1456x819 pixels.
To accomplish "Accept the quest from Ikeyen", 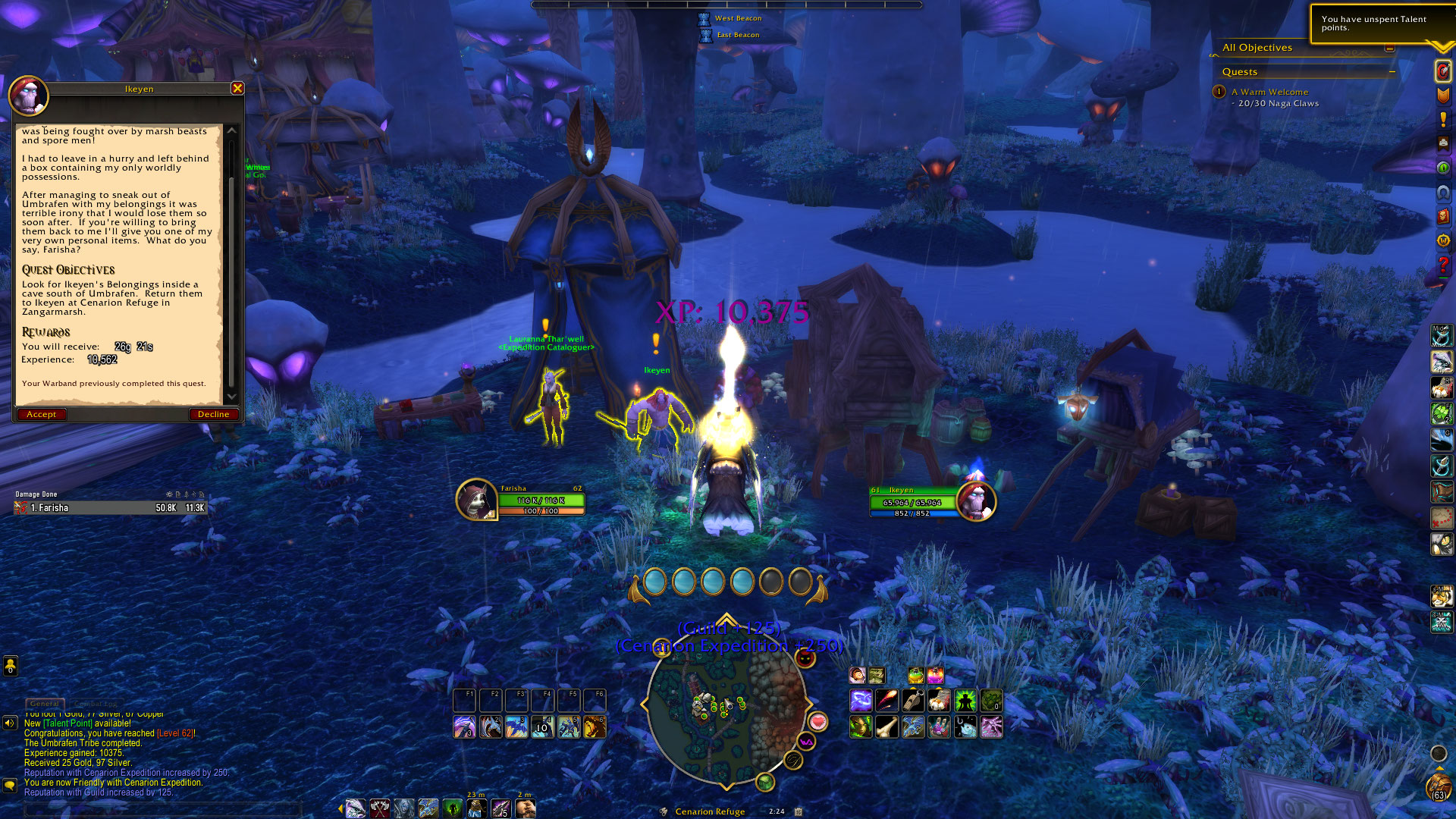I will coord(42,414).
